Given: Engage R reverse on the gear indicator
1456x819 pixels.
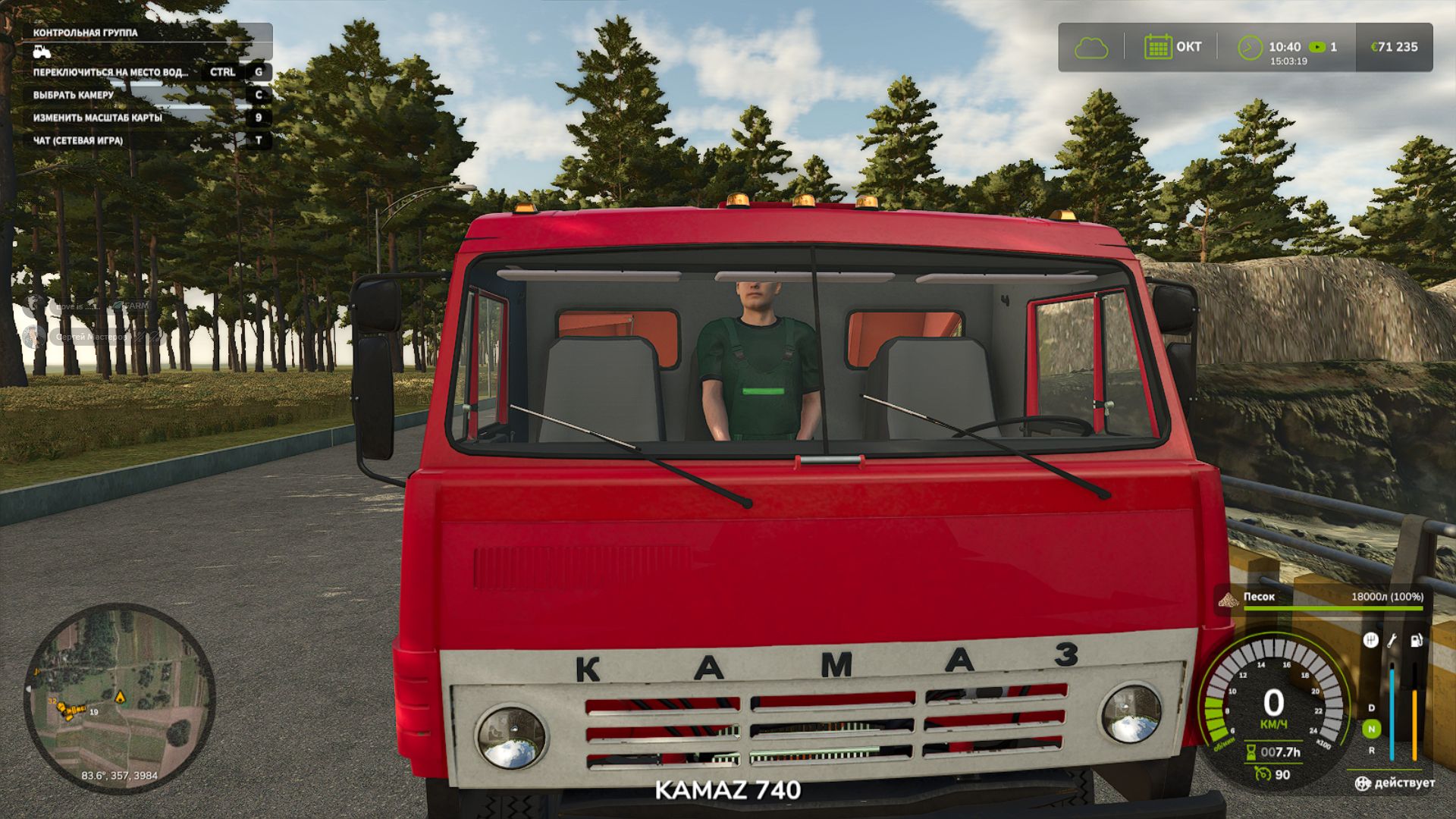Looking at the screenshot, I should pyautogui.click(x=1371, y=751).
